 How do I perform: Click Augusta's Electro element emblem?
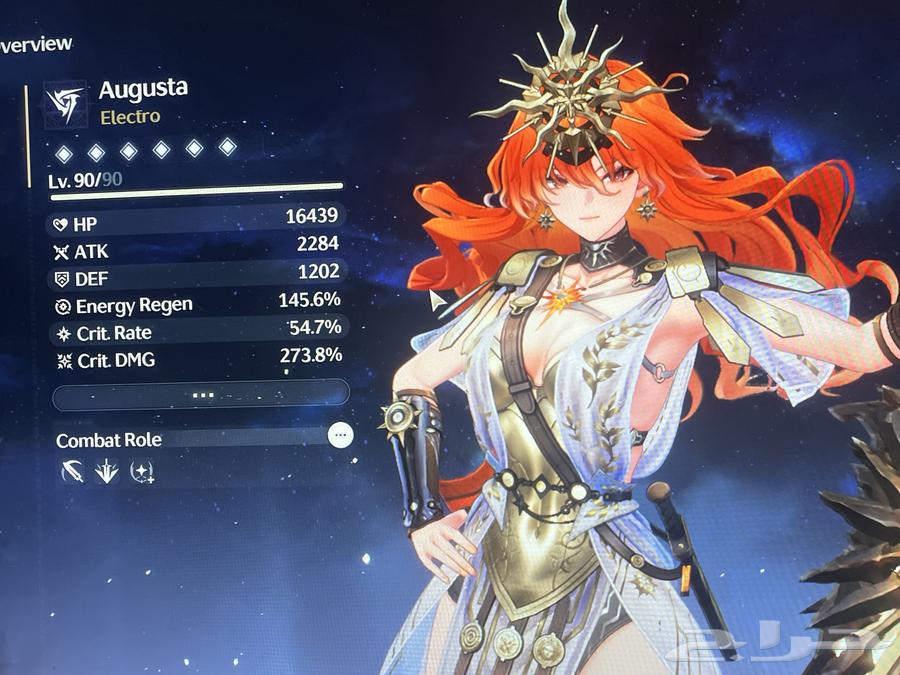[65, 104]
